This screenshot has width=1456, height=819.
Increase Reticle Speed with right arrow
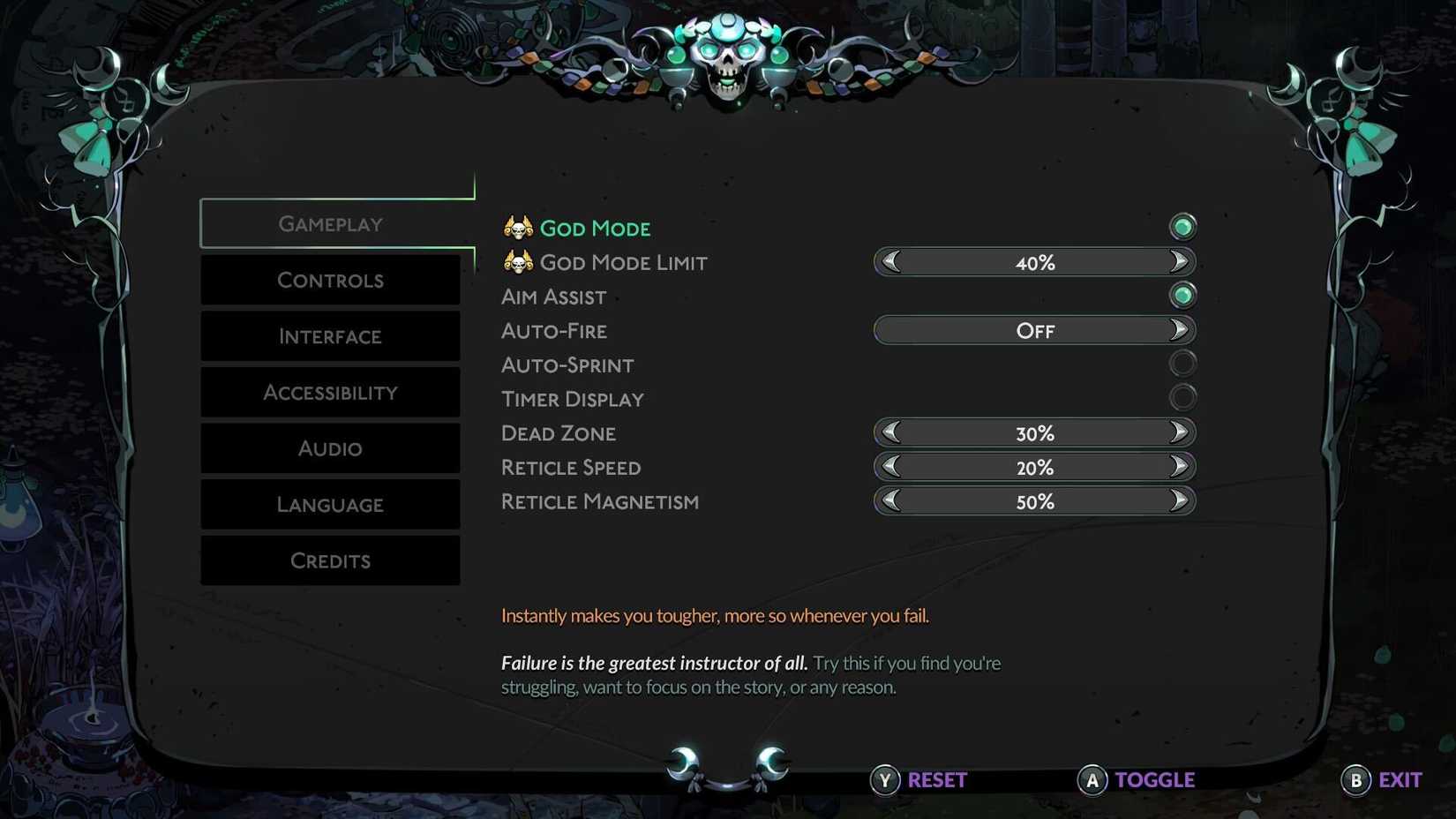[1179, 467]
